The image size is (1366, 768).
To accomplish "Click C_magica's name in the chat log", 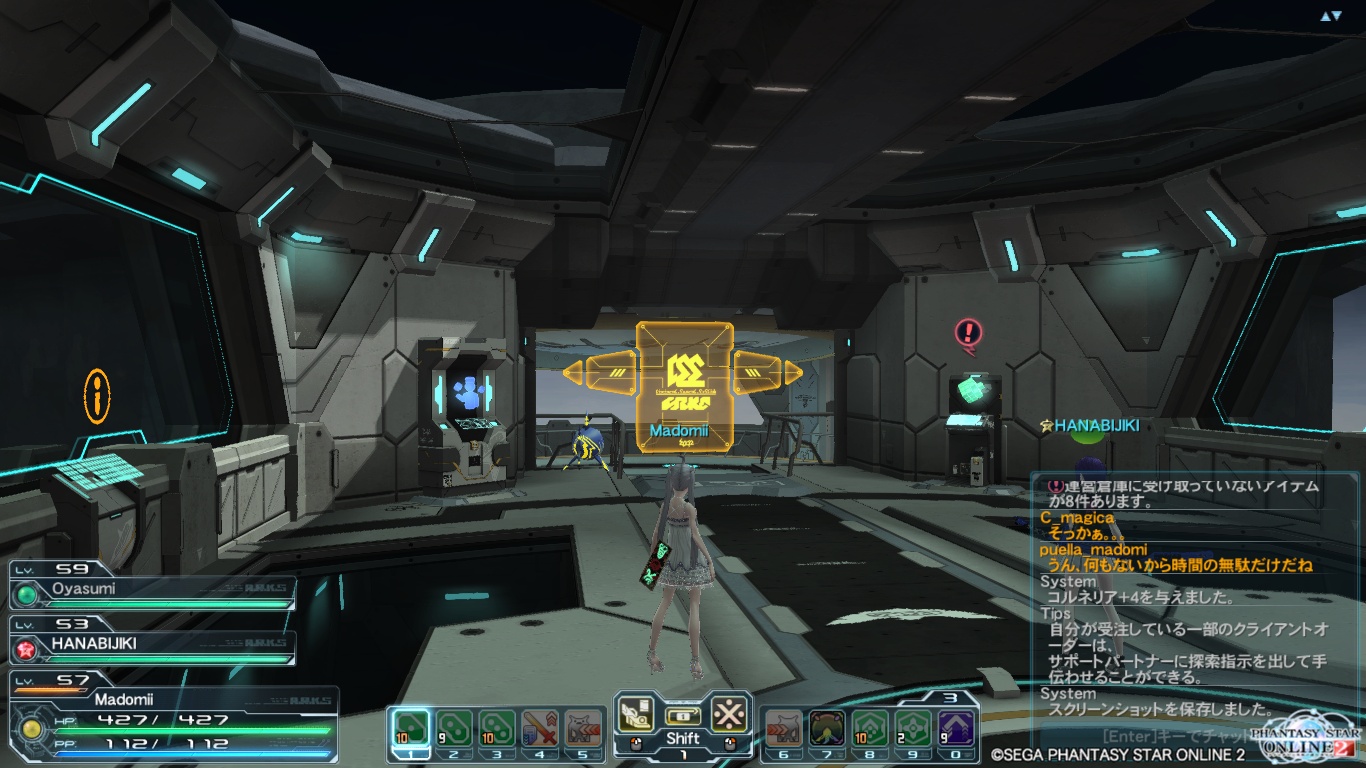I will tap(1075, 517).
